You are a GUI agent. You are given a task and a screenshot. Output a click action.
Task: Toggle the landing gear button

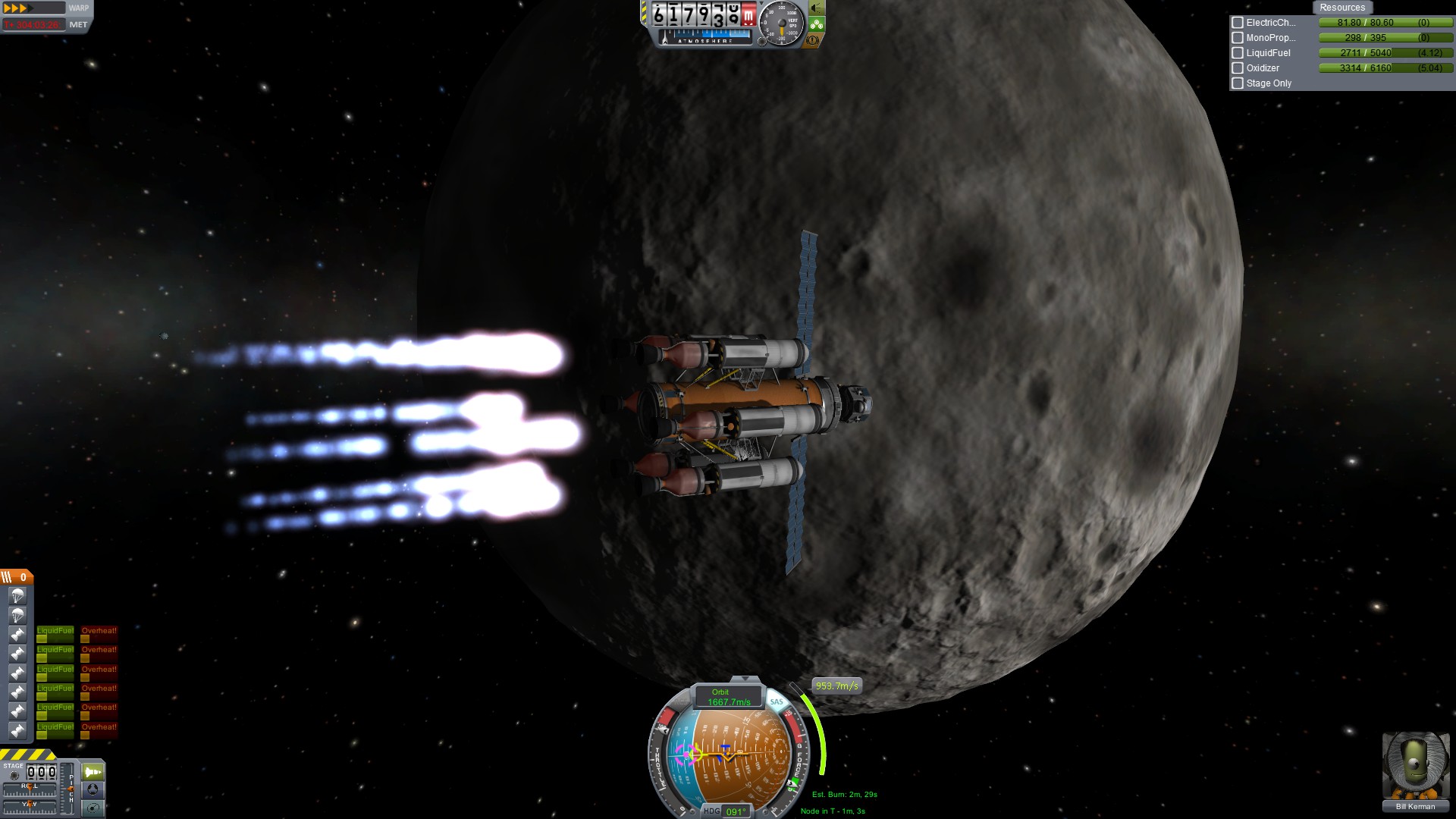(x=816, y=24)
